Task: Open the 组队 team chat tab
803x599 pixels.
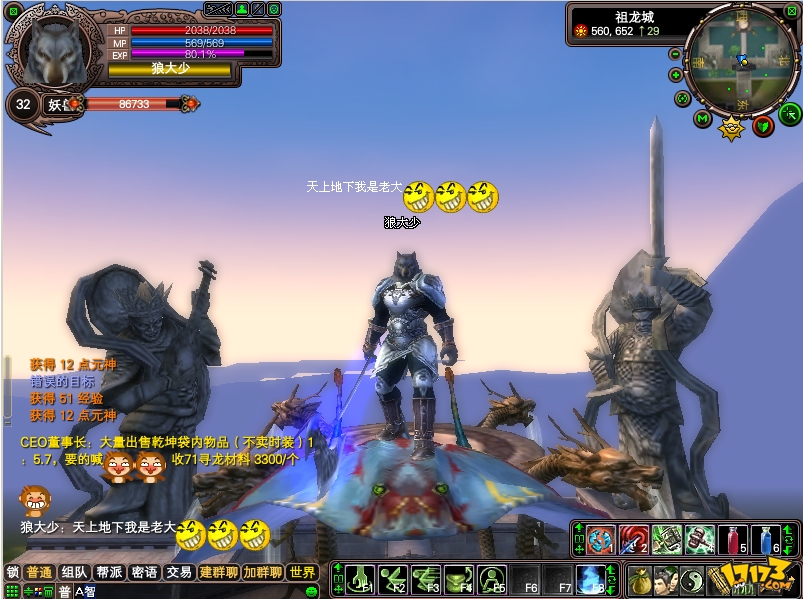Action: tap(74, 573)
